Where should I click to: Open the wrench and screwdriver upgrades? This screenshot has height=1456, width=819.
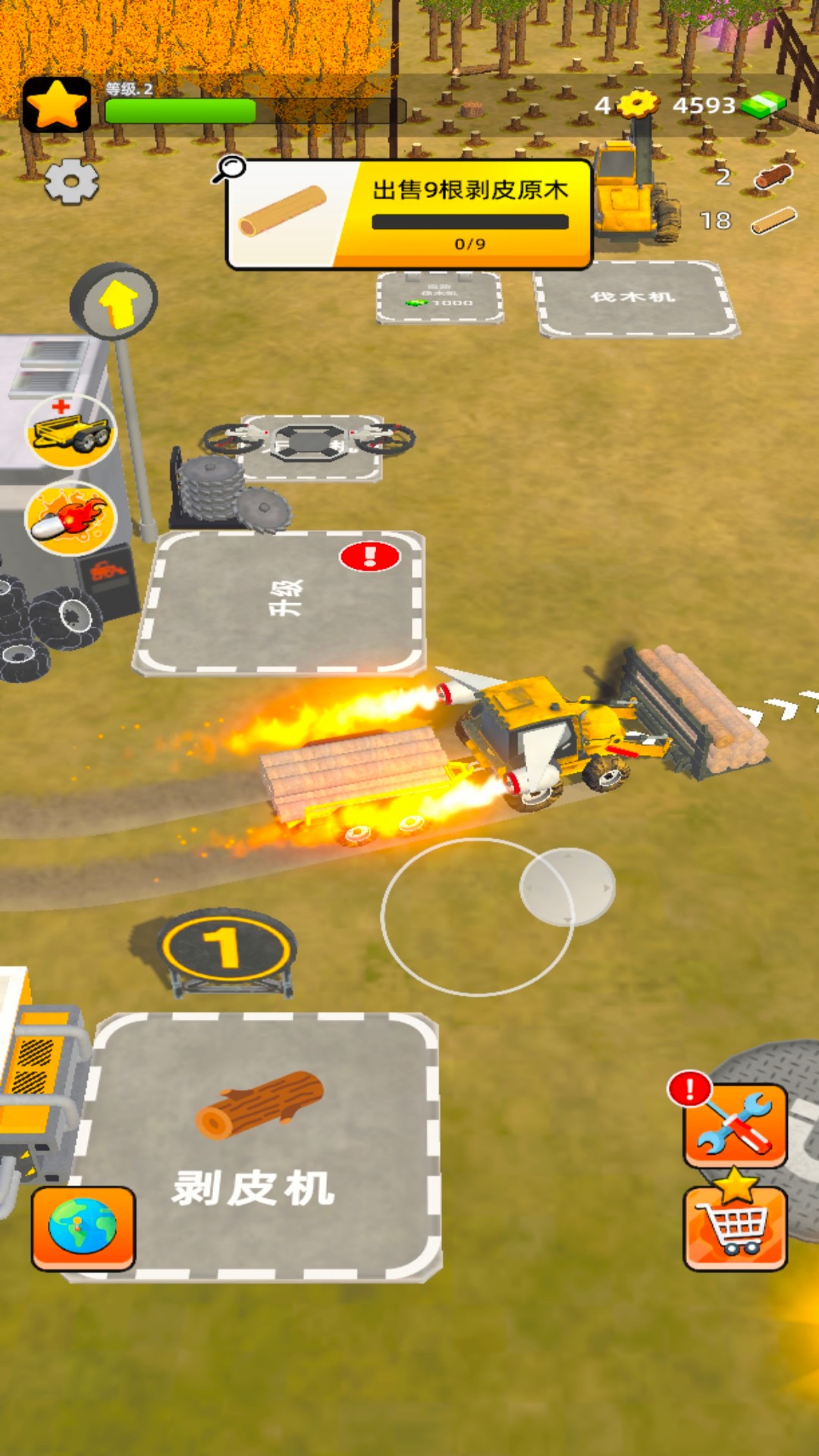click(735, 1125)
